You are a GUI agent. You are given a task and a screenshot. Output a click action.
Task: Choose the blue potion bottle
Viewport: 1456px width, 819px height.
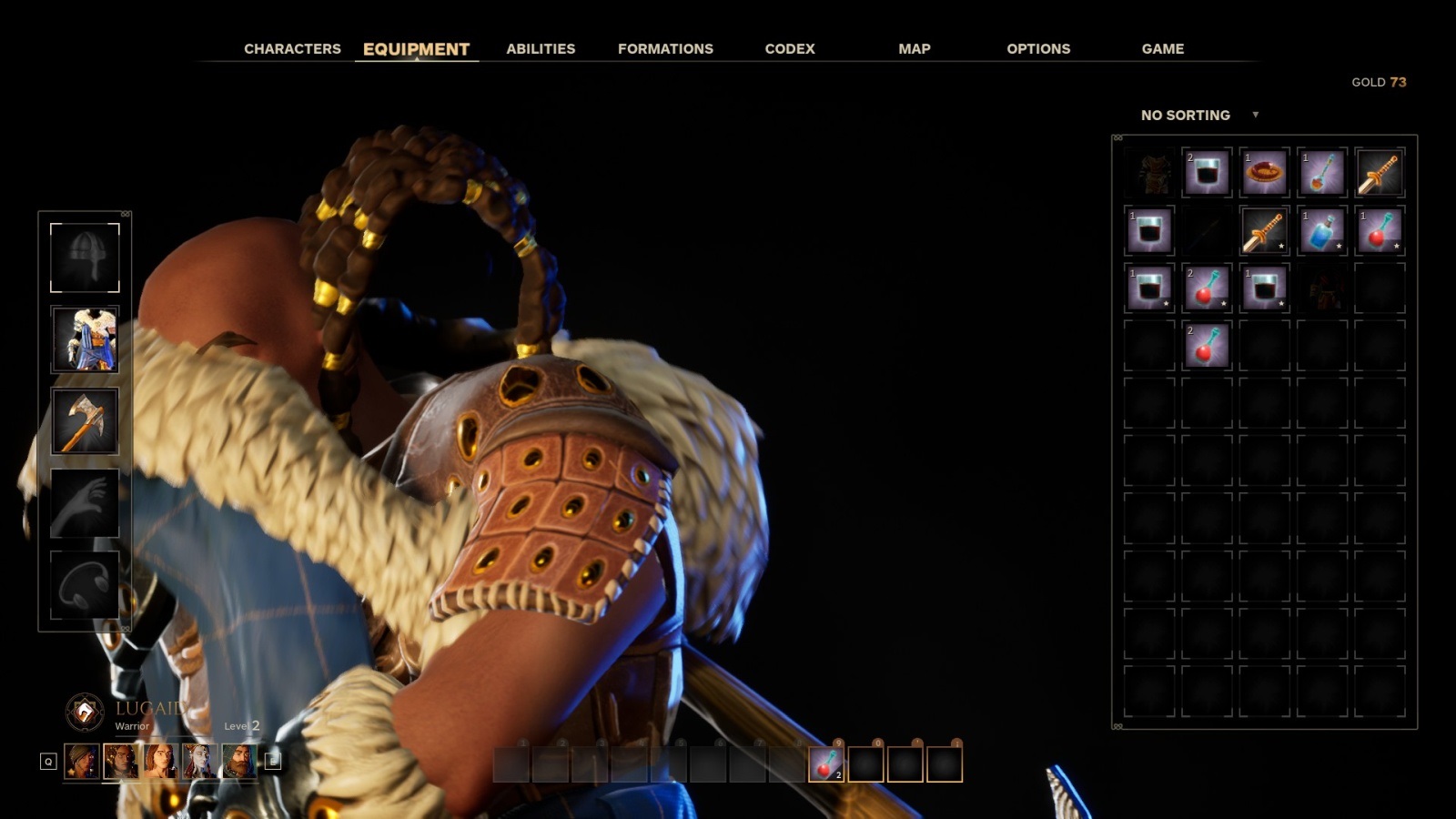1321,230
